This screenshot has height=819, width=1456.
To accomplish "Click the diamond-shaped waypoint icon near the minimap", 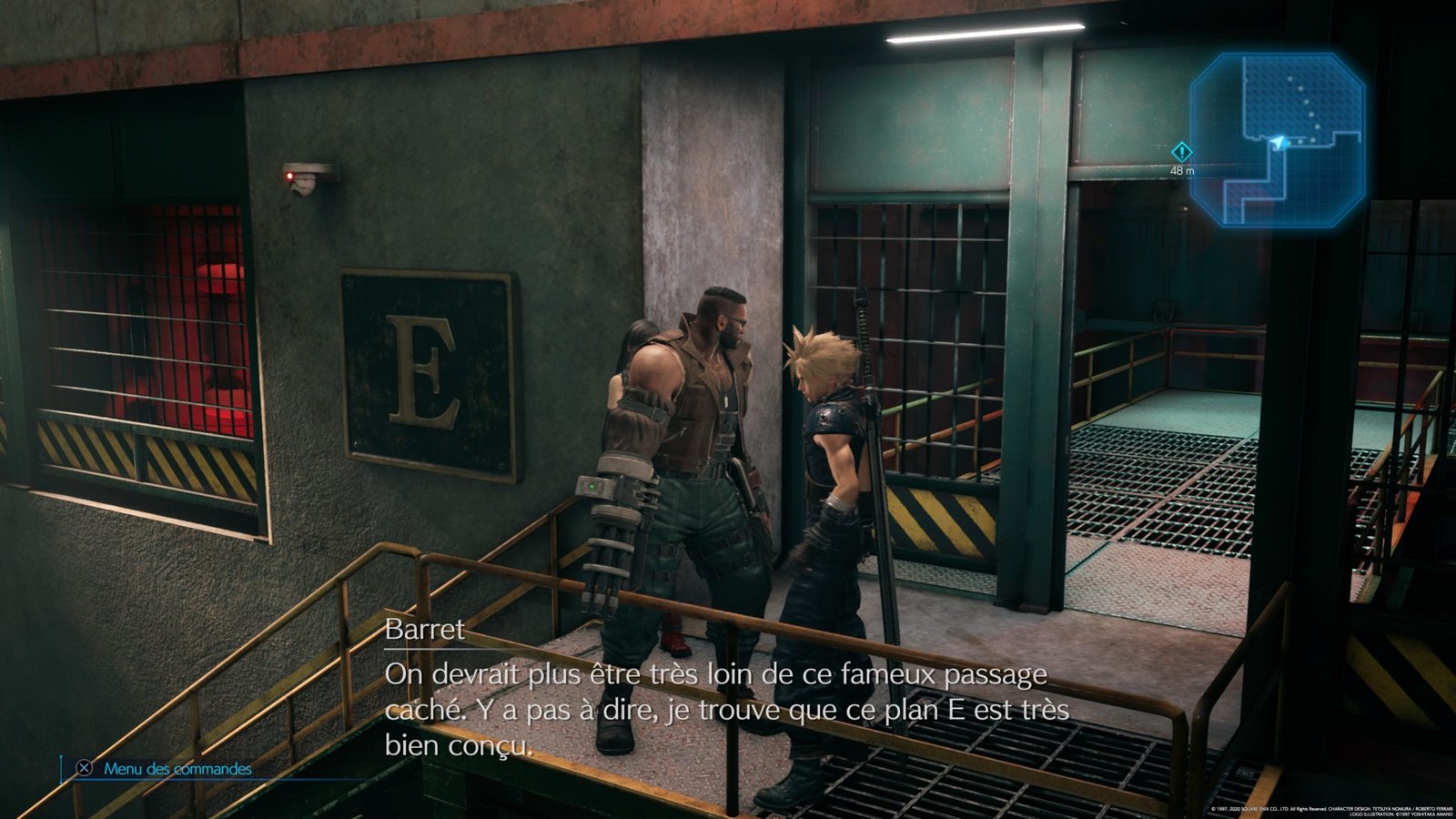I will (x=1183, y=152).
